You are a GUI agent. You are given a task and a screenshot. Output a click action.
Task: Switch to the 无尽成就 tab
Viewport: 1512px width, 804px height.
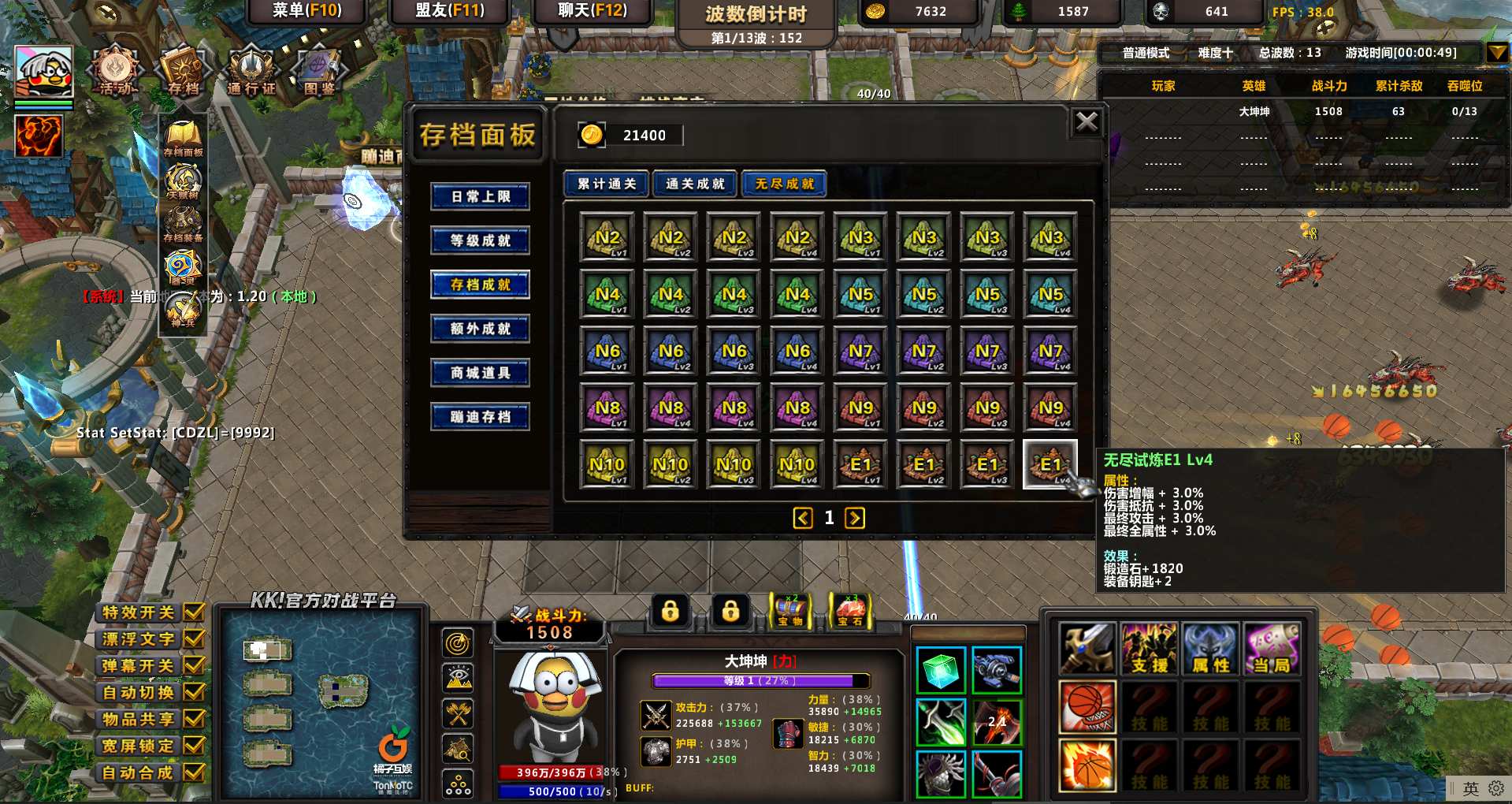tap(784, 184)
